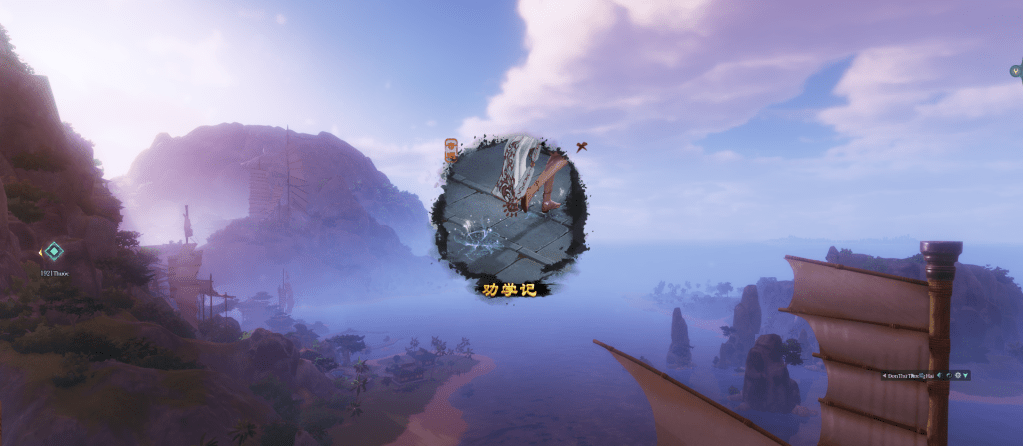
Task: Select the teal diamond quest waypoint marker
Action: click(54, 251)
